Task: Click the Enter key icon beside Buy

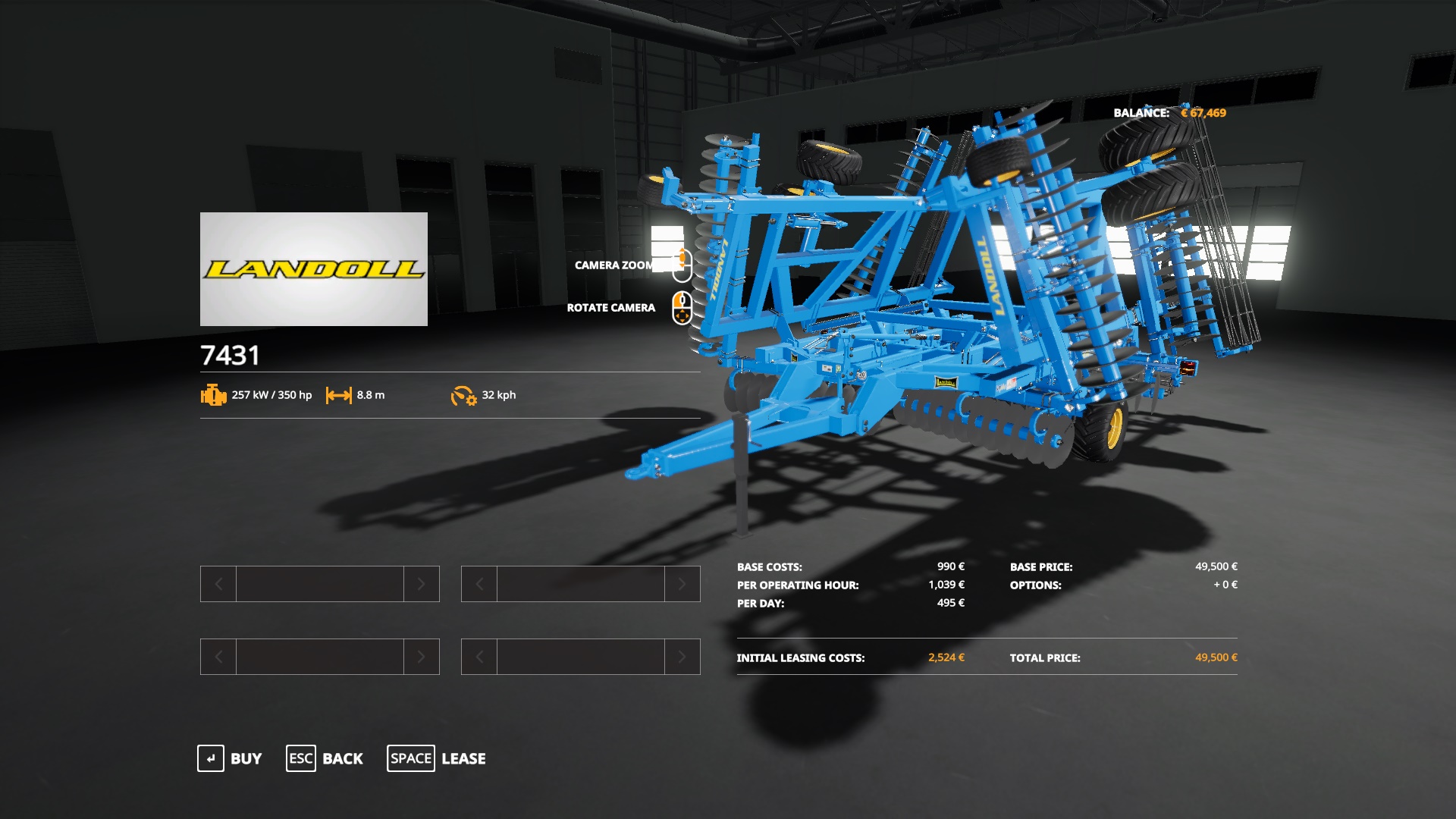Action: tap(210, 758)
